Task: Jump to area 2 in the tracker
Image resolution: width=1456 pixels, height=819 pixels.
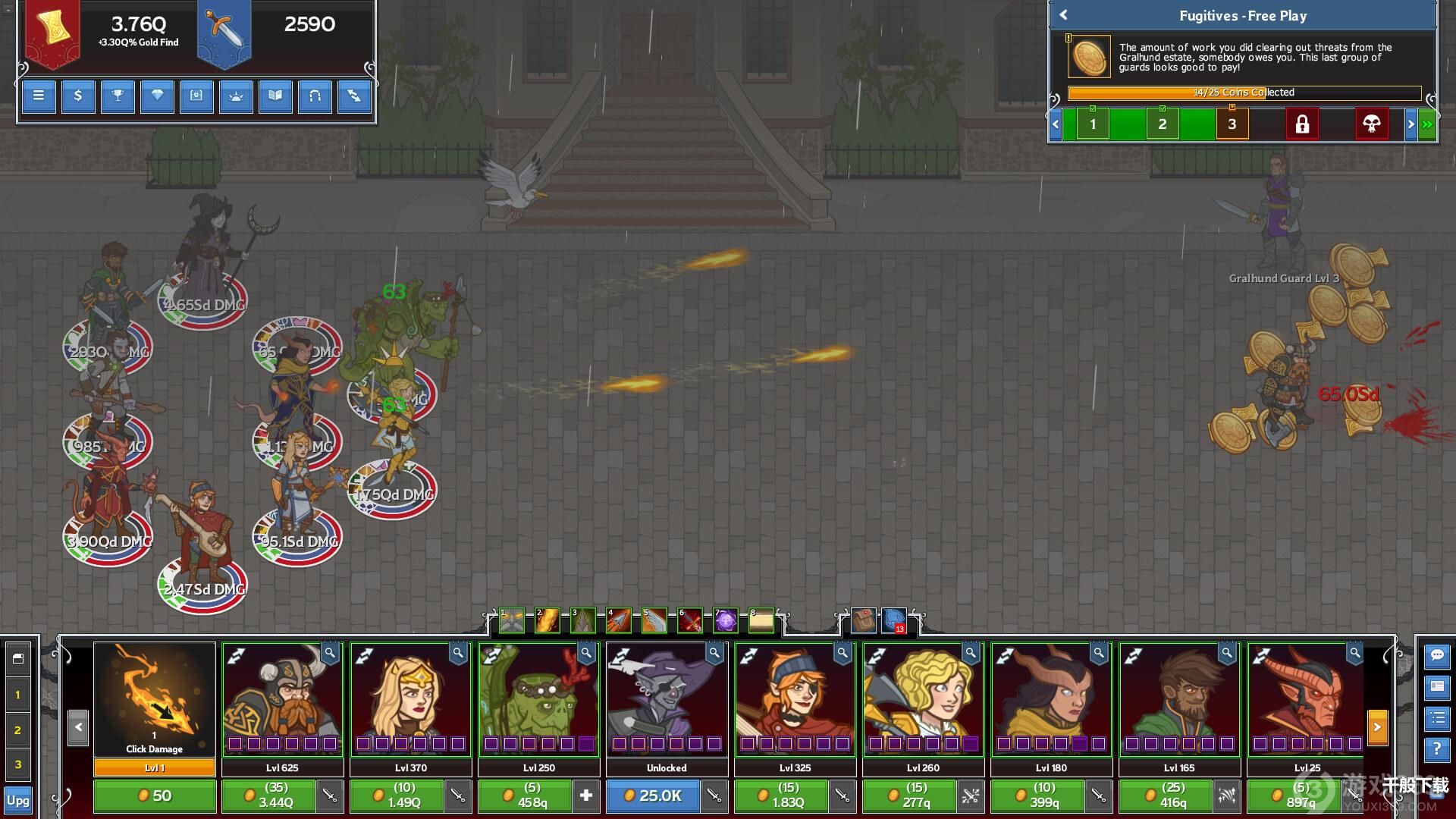Action: click(x=1162, y=124)
